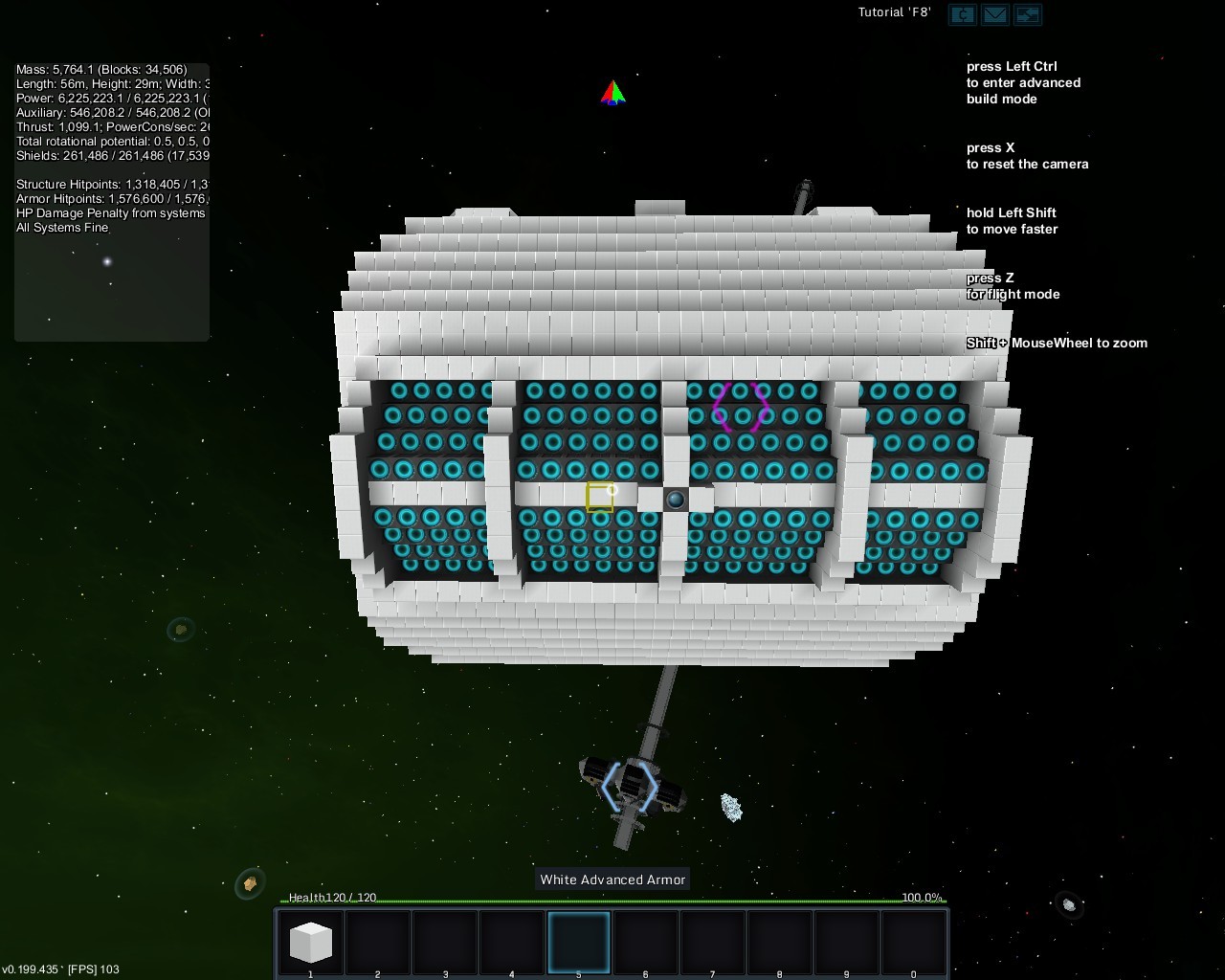Image resolution: width=1225 pixels, height=980 pixels.
Task: Click the crescent icon beside the Tutorial label
Action: 962,14
